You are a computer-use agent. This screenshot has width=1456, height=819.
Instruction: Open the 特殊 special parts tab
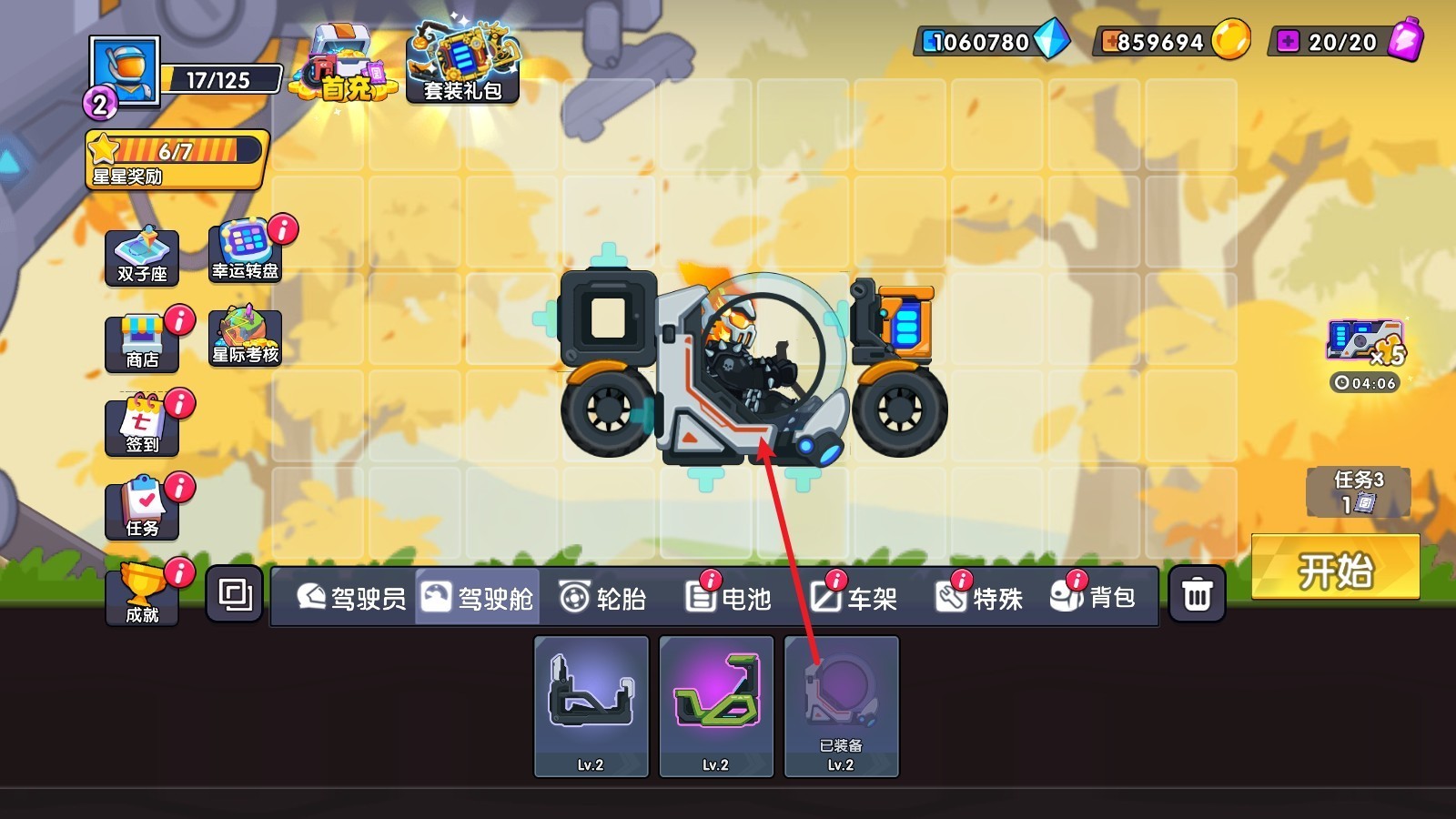pyautogui.click(x=979, y=598)
